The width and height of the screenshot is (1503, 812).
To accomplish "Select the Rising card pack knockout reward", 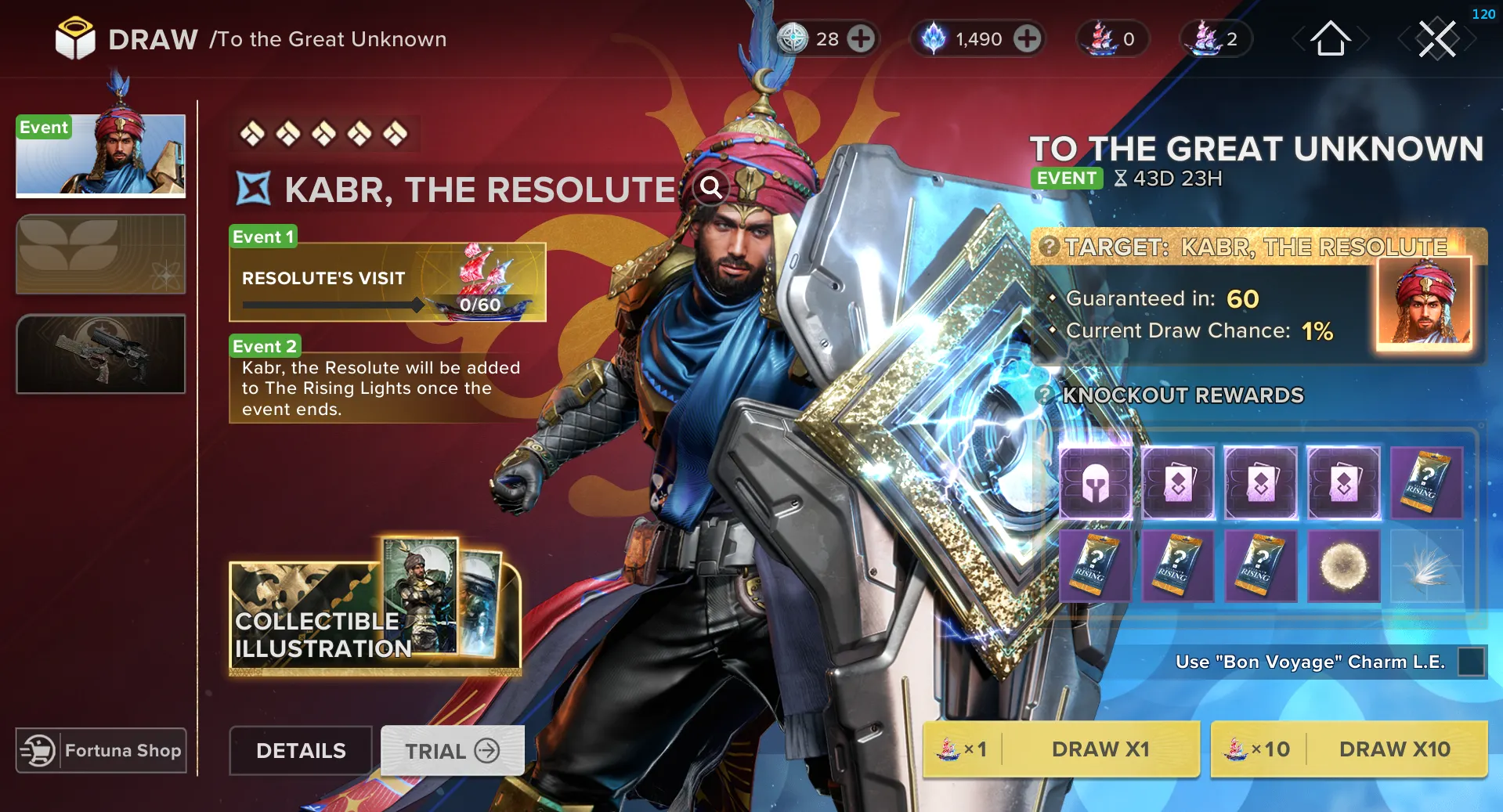I will [x=1427, y=484].
